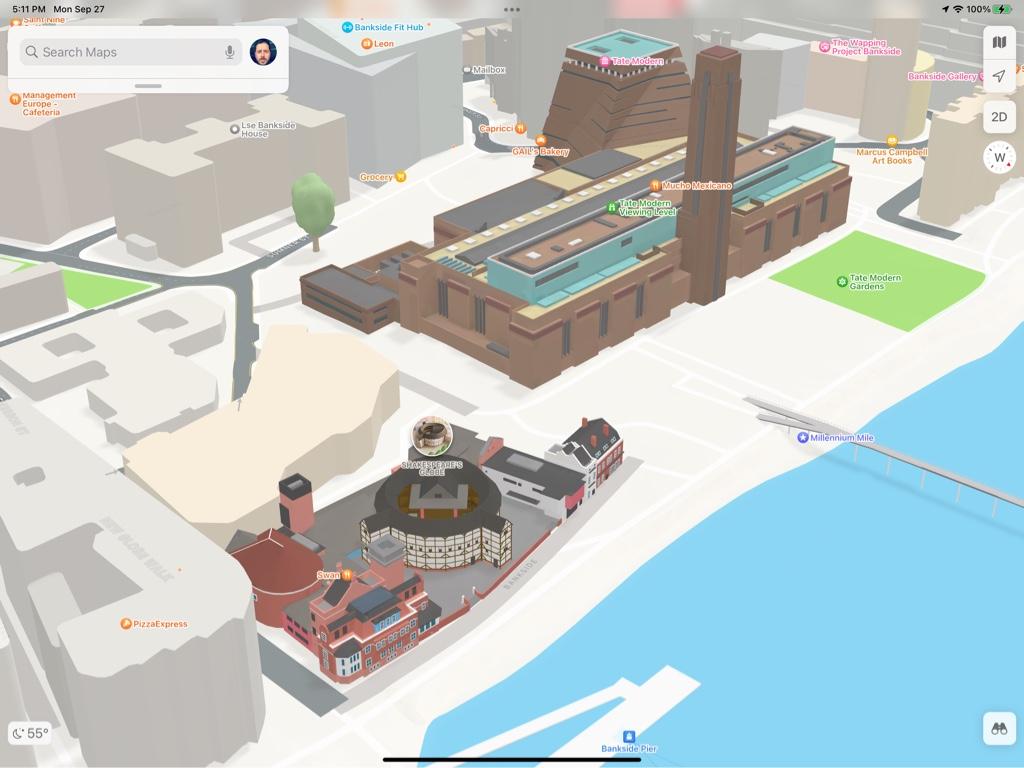This screenshot has width=1024, height=768.
Task: Select the Shakespeare's Globe photo marker
Action: [432, 436]
